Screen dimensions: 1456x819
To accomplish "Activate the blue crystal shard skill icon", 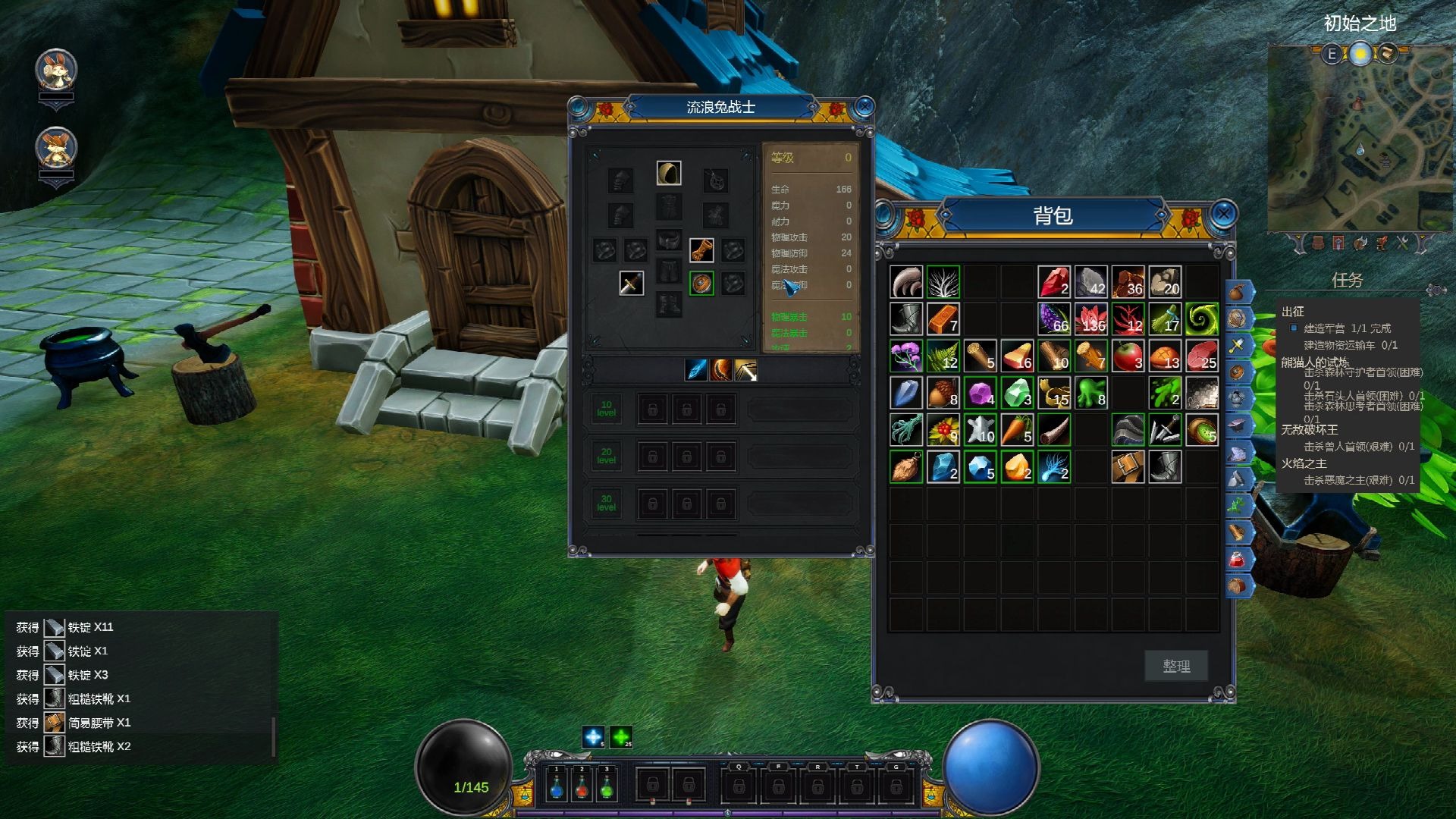I will (695, 369).
